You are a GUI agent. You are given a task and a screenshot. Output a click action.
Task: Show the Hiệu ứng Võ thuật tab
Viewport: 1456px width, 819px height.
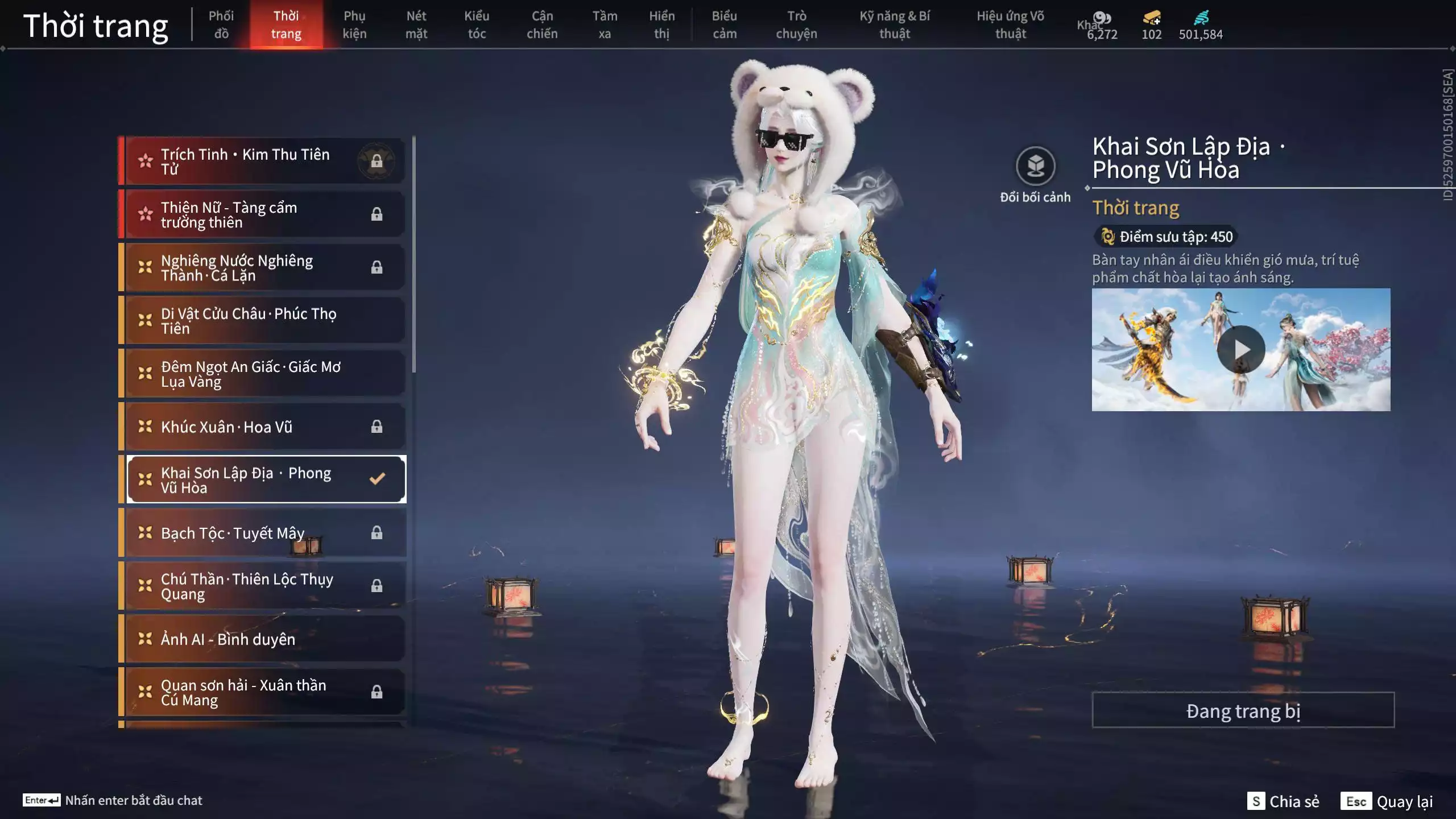1010,24
